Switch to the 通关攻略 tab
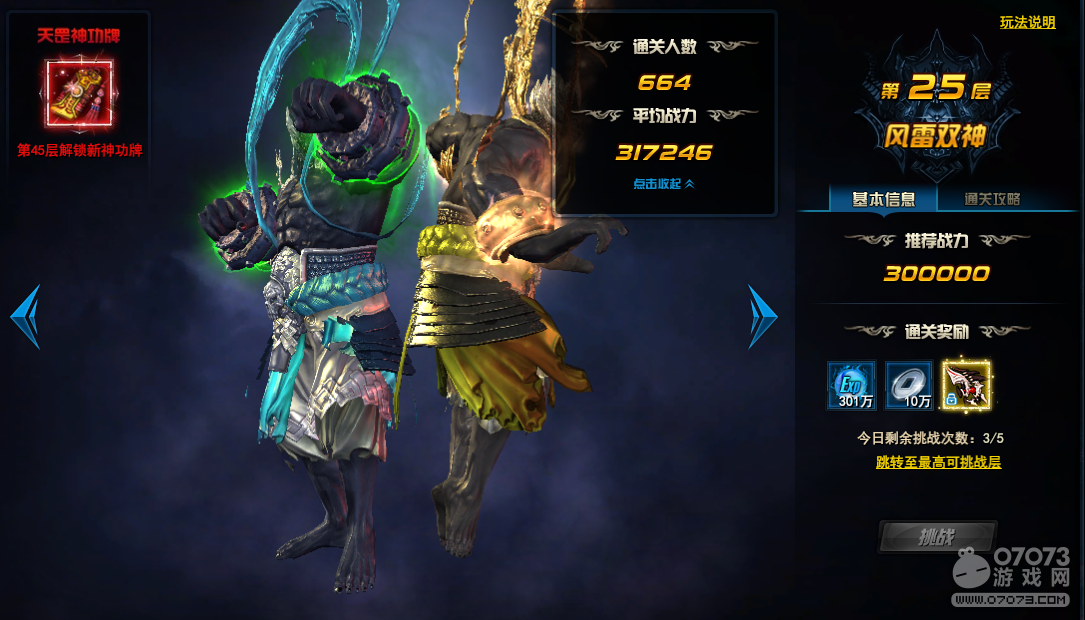The image size is (1085, 620). click(992, 199)
